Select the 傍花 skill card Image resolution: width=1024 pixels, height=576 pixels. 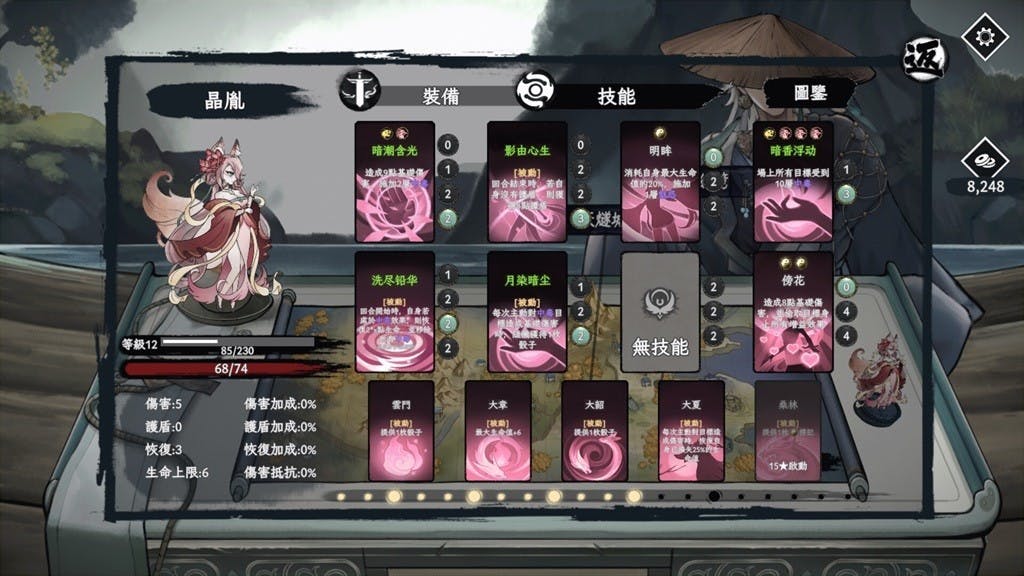click(x=793, y=311)
